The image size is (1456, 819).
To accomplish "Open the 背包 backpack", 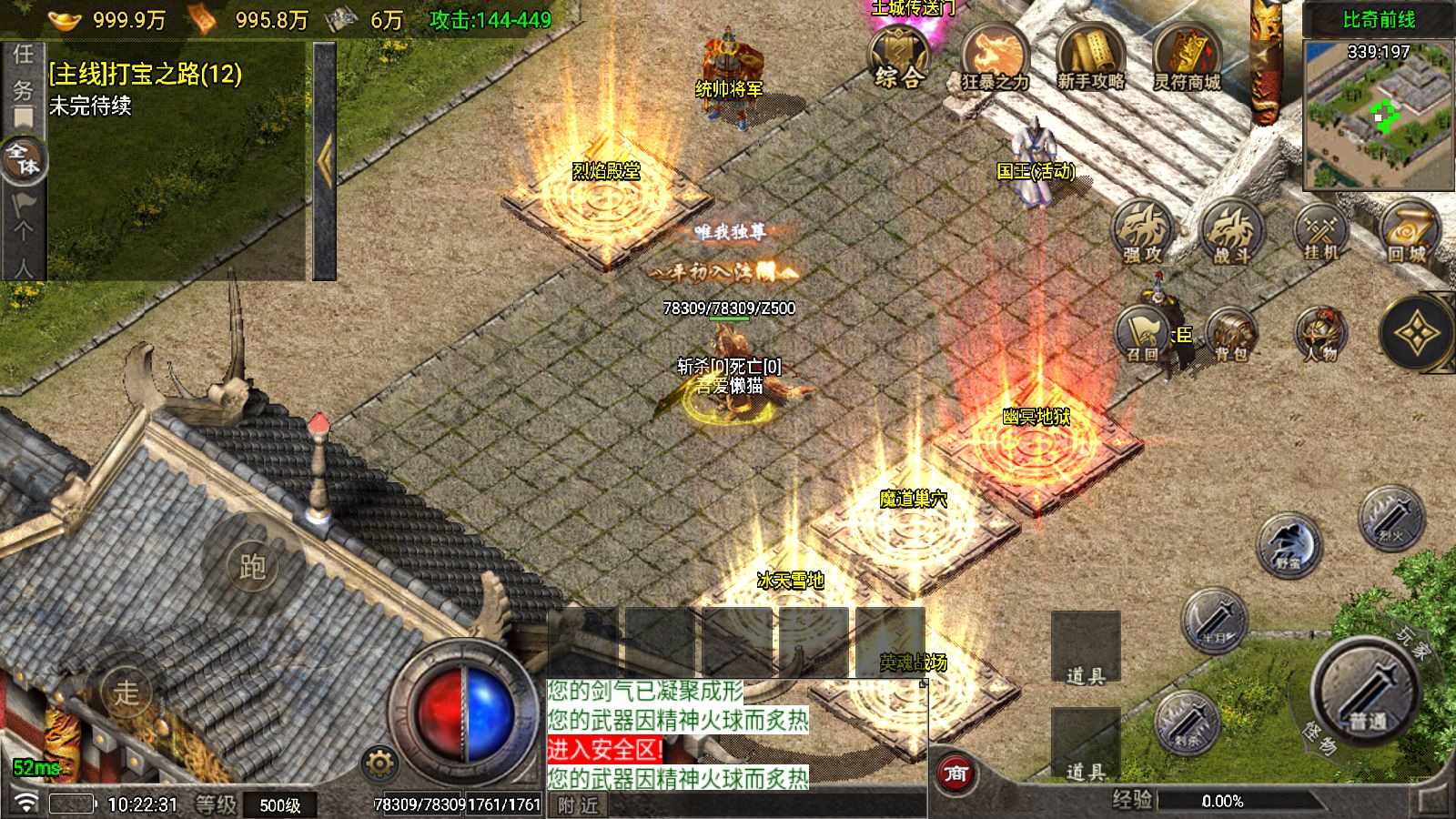I will 1232,334.
